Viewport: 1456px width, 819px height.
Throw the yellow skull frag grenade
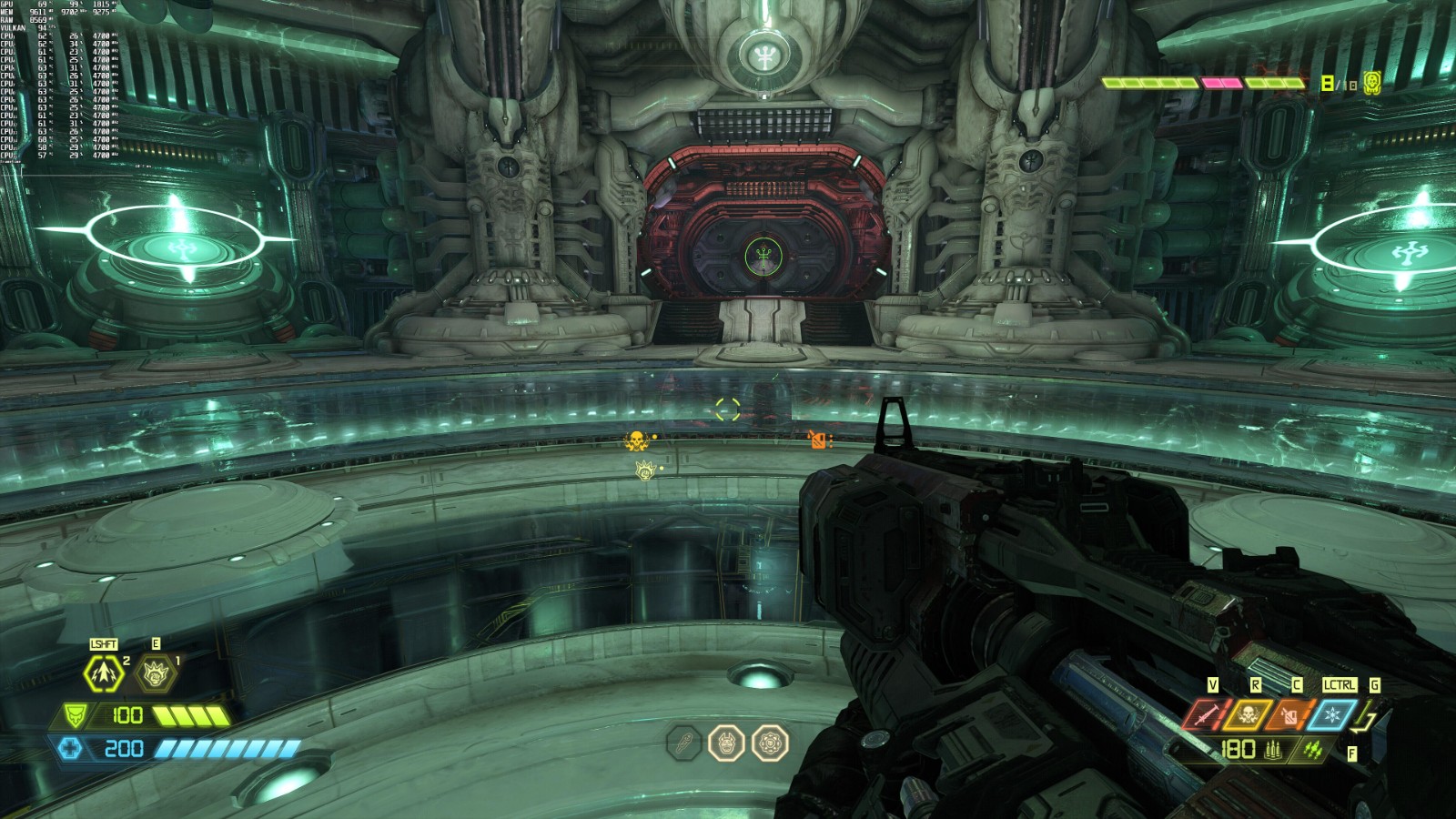pos(1248,716)
